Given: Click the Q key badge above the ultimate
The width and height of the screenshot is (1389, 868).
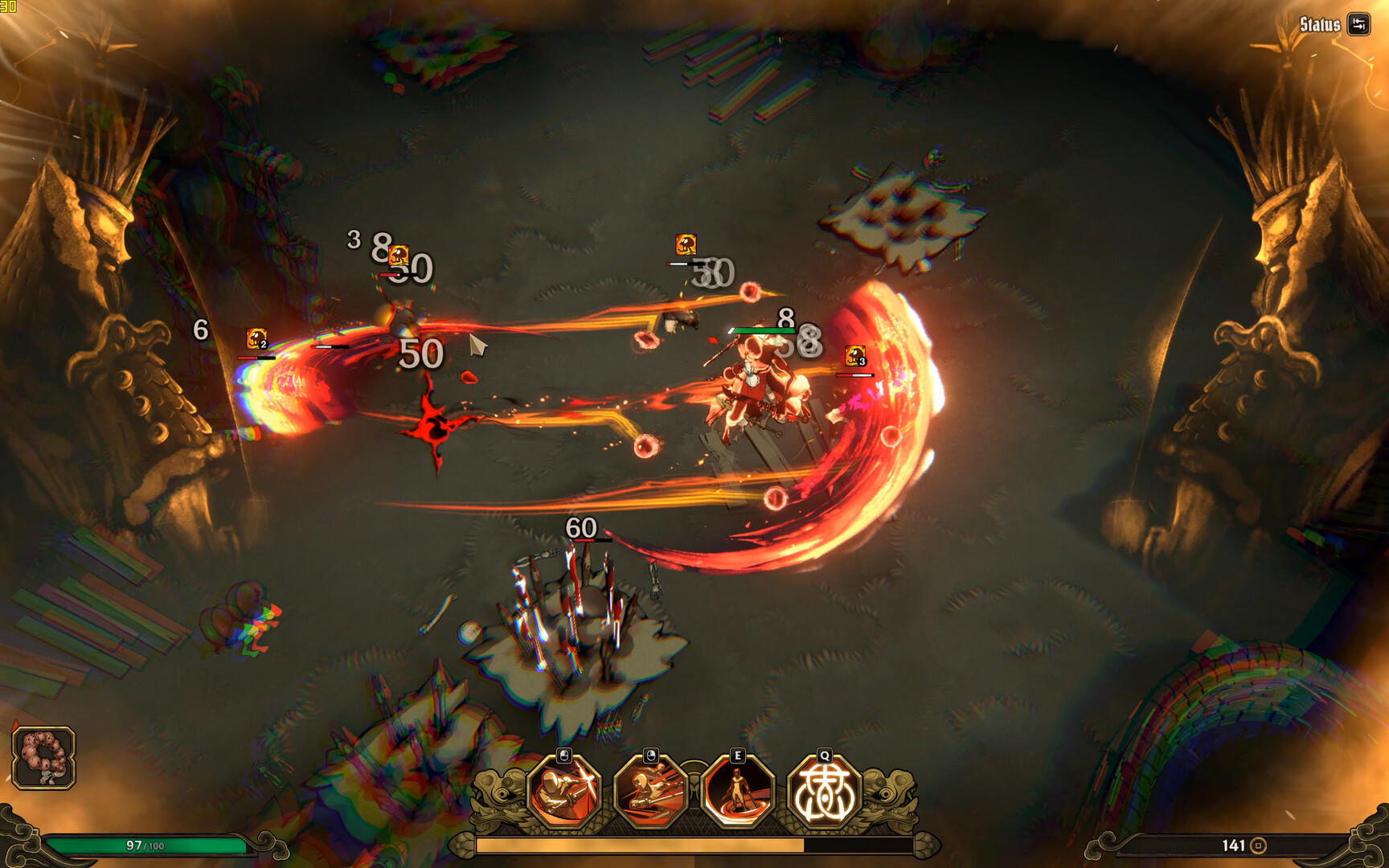Looking at the screenshot, I should (825, 755).
